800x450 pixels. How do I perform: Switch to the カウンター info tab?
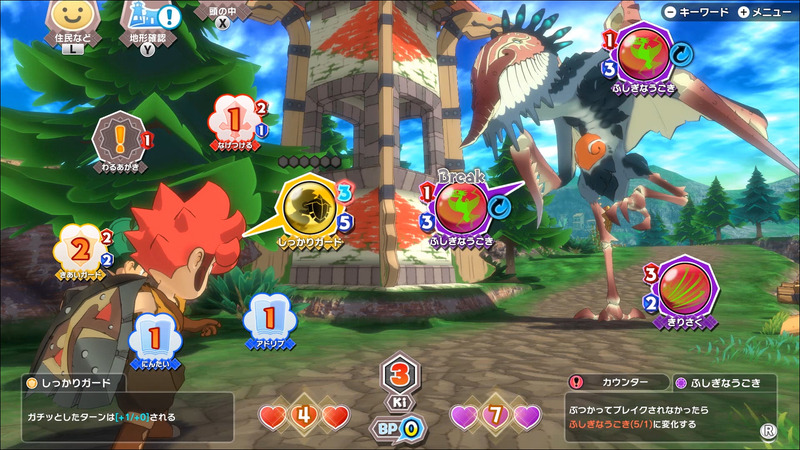click(612, 382)
